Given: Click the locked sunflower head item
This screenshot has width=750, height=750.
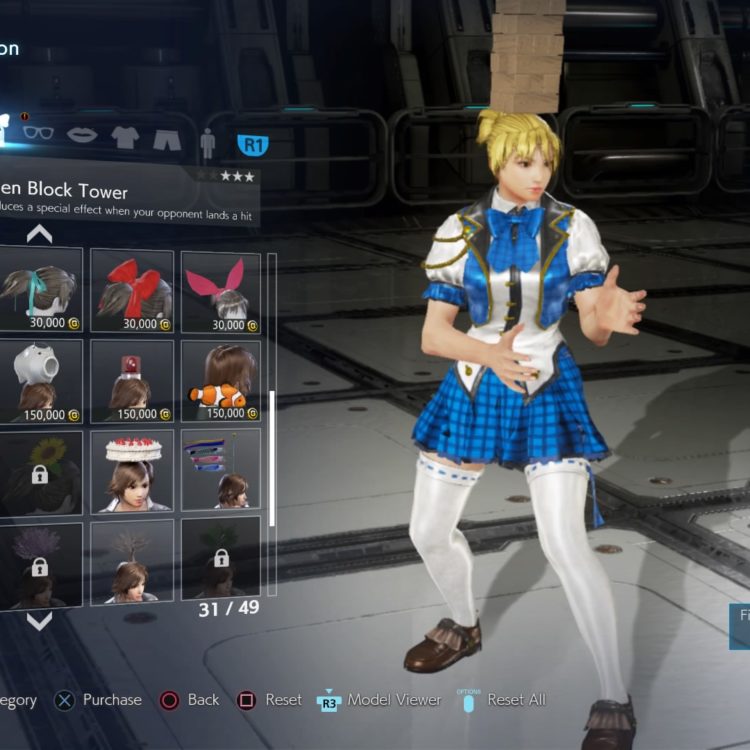Looking at the screenshot, I should (x=40, y=470).
